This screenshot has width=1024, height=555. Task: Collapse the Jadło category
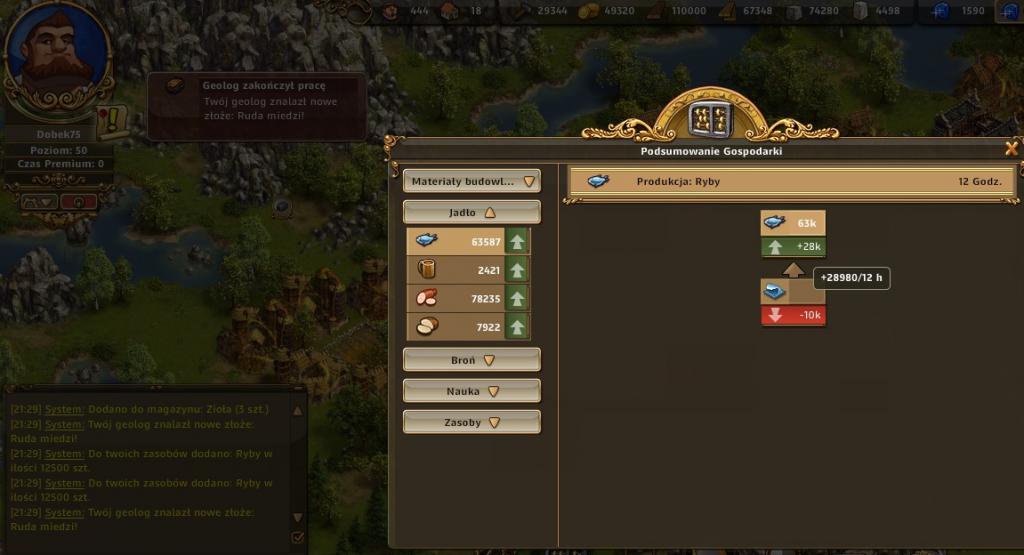tap(471, 212)
